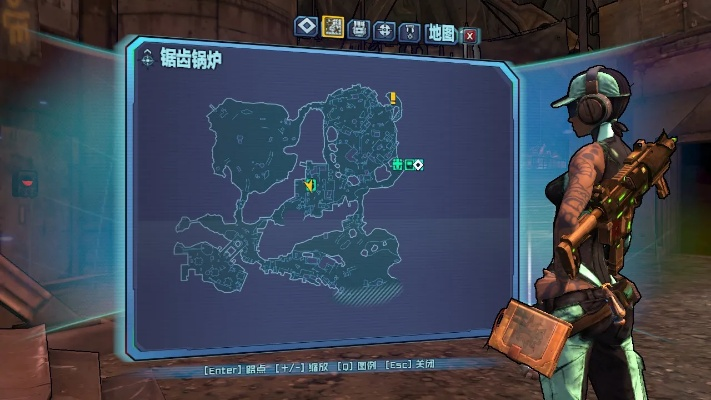Click the green medical vending machine marker

(x=397, y=164)
